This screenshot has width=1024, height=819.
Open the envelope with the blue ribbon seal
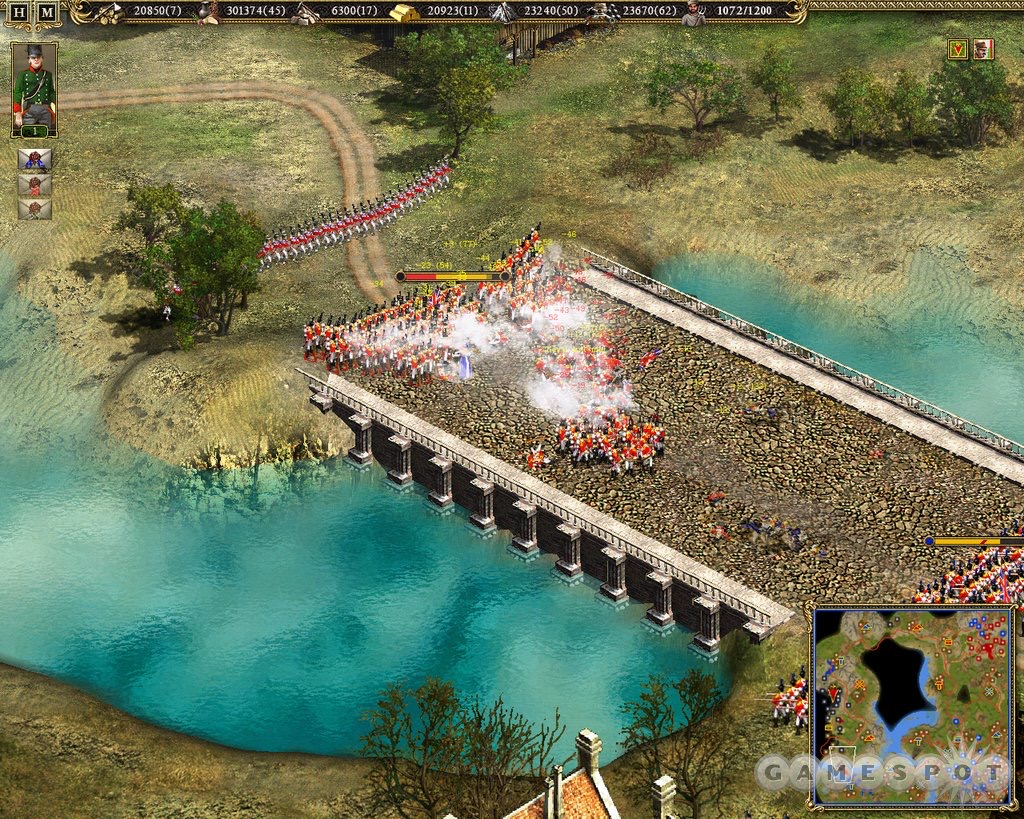point(35,160)
